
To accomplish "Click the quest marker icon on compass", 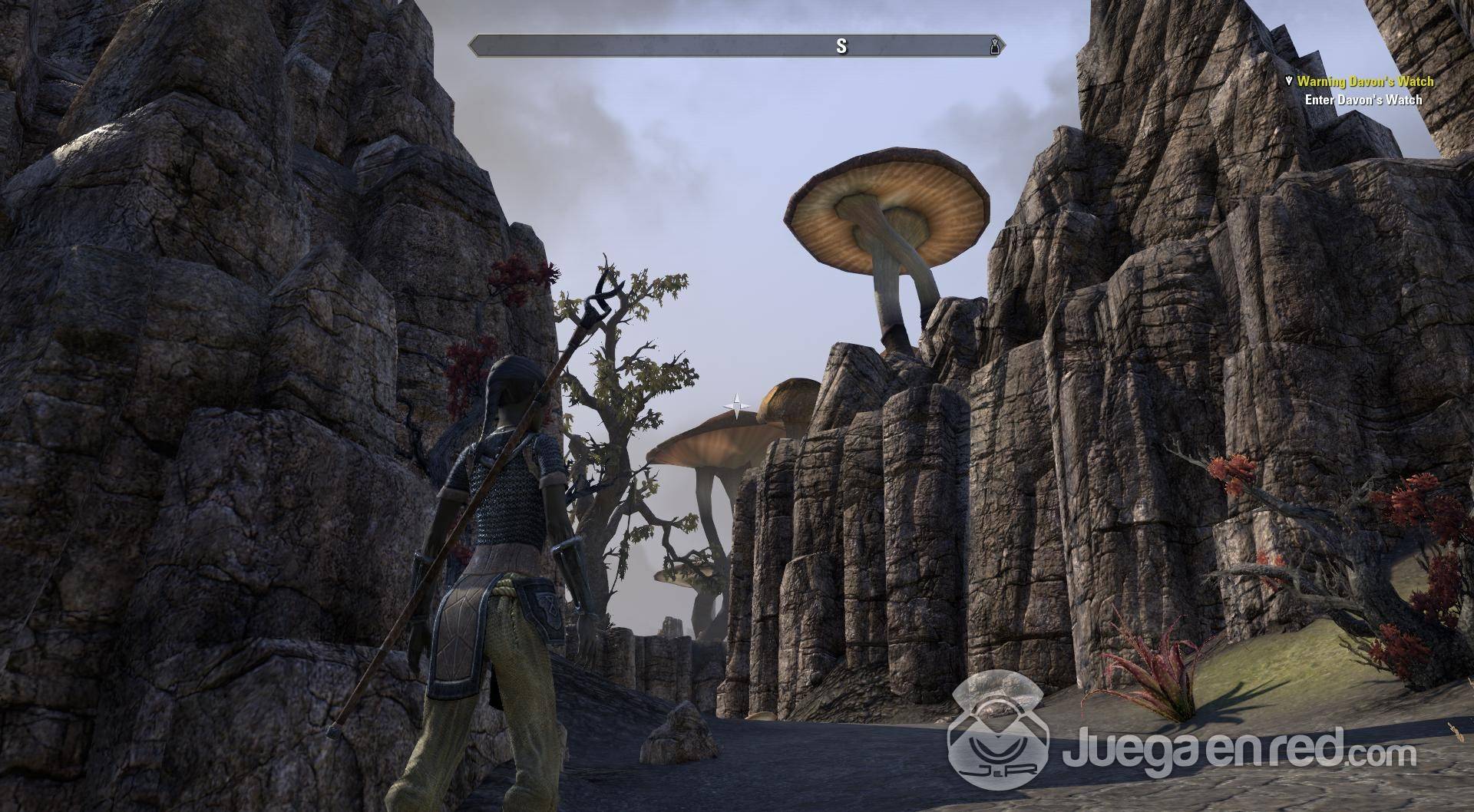I will point(995,46).
